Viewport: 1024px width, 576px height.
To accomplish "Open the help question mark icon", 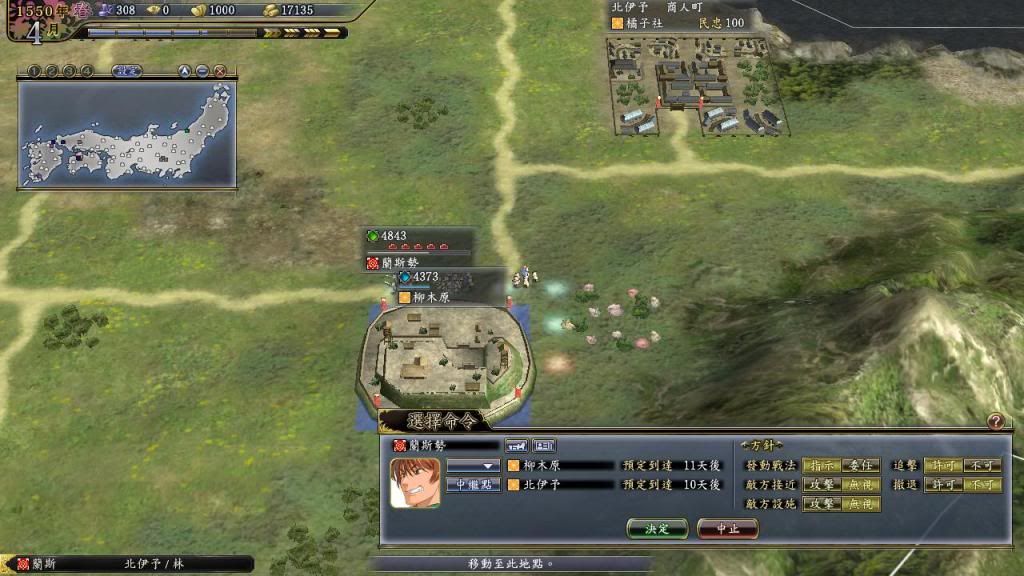I will [x=995, y=422].
